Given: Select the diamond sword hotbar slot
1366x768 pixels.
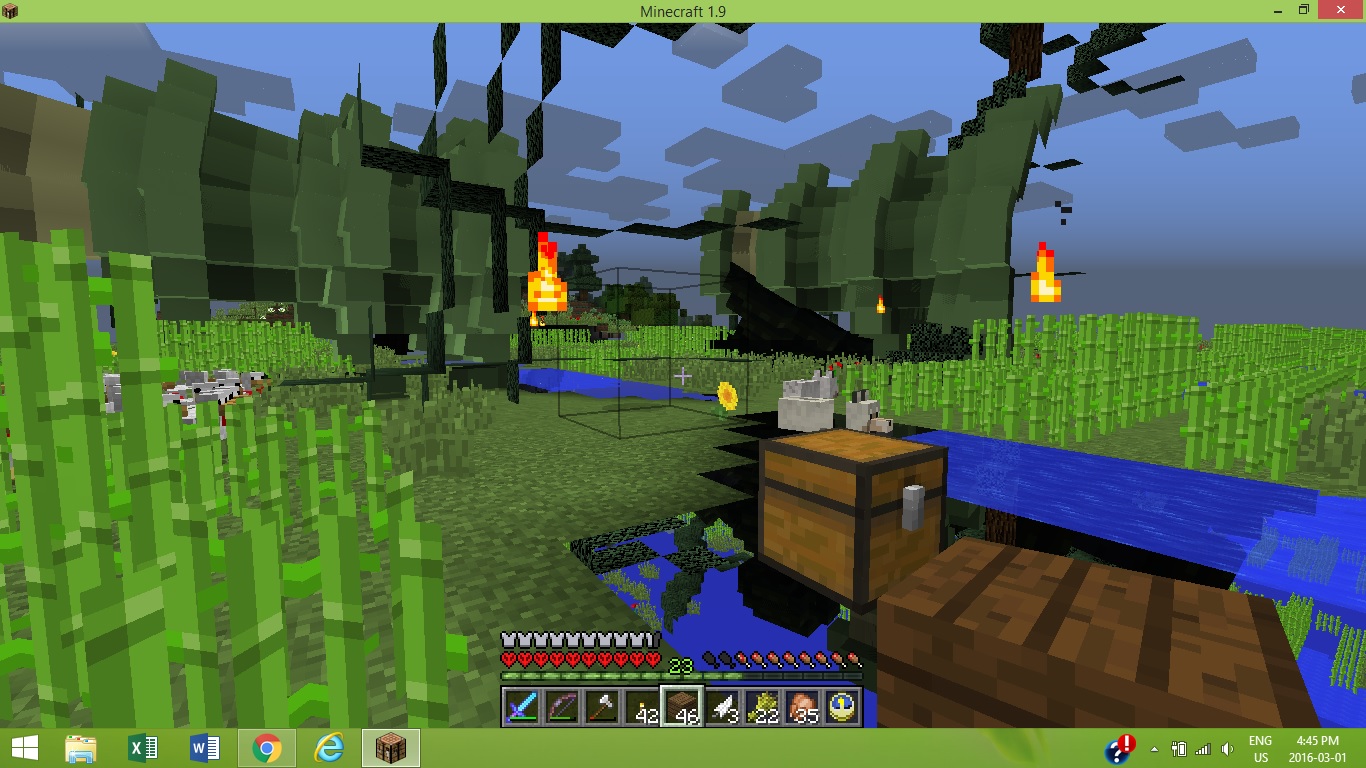Looking at the screenshot, I should click(x=522, y=706).
